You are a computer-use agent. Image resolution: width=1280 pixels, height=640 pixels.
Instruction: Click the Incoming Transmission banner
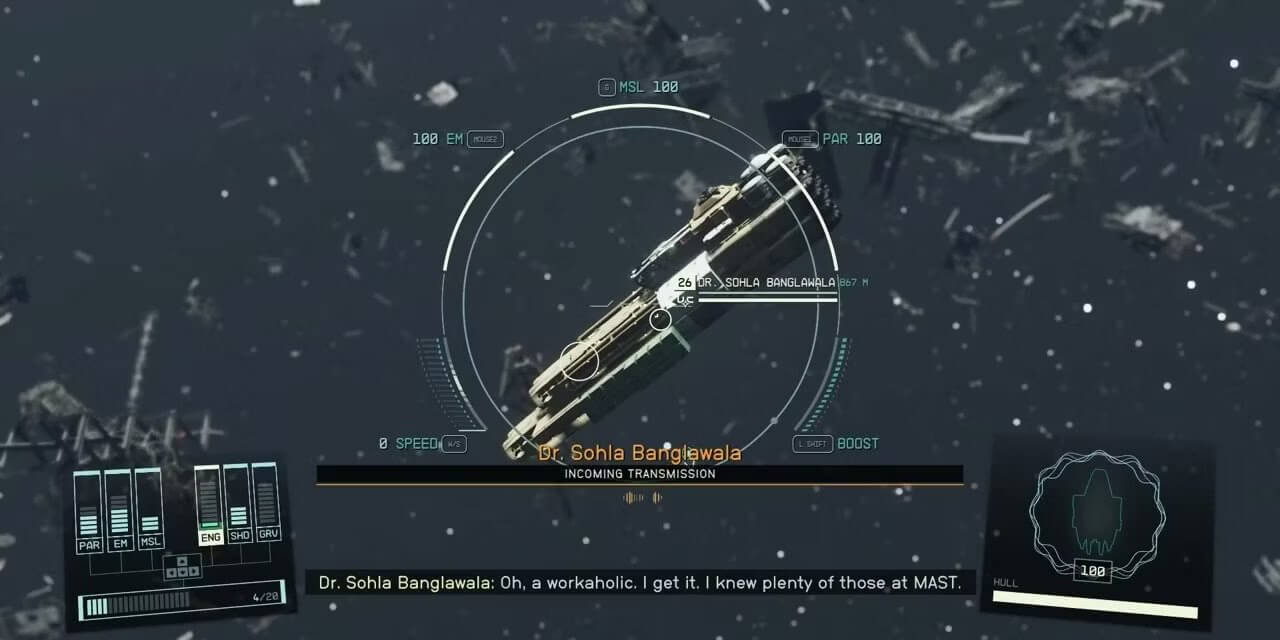pos(640,474)
